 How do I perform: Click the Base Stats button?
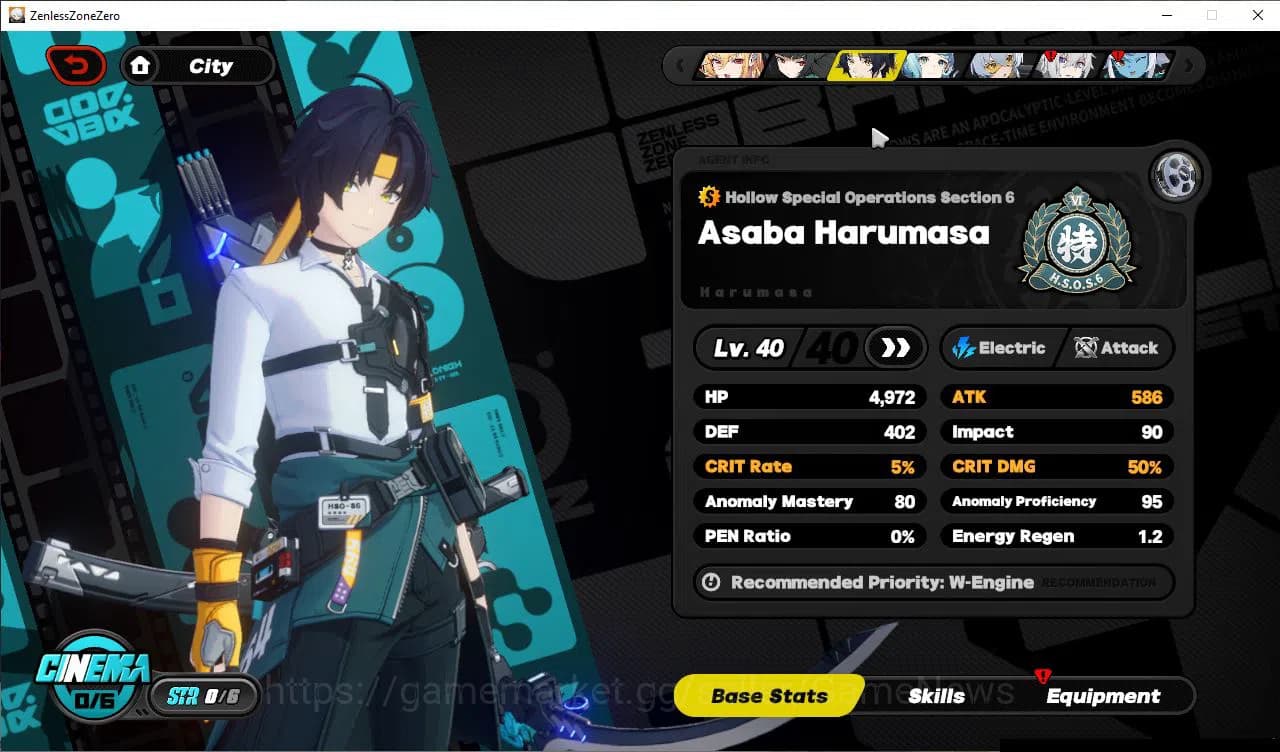(768, 696)
